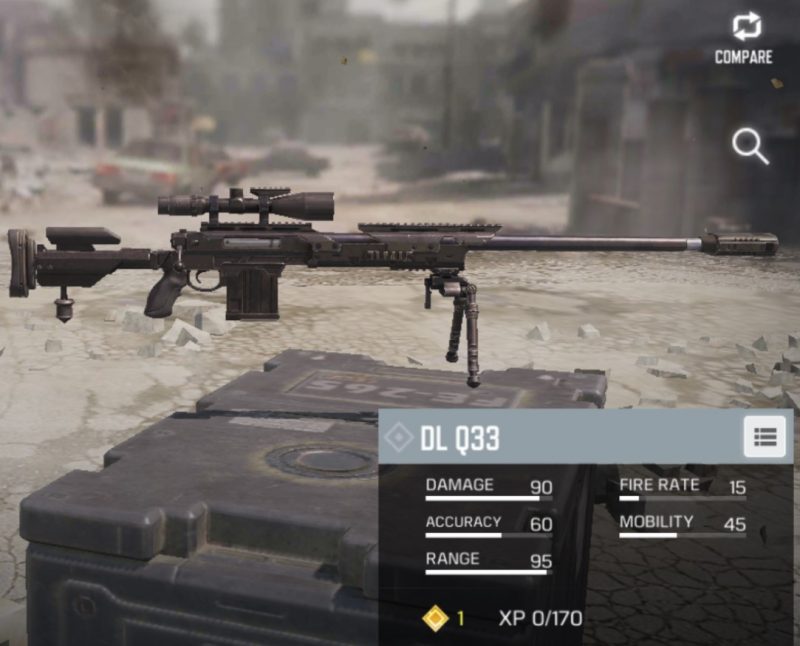
Task: Click the magnifying glass inspect icon
Action: pyautogui.click(x=749, y=146)
